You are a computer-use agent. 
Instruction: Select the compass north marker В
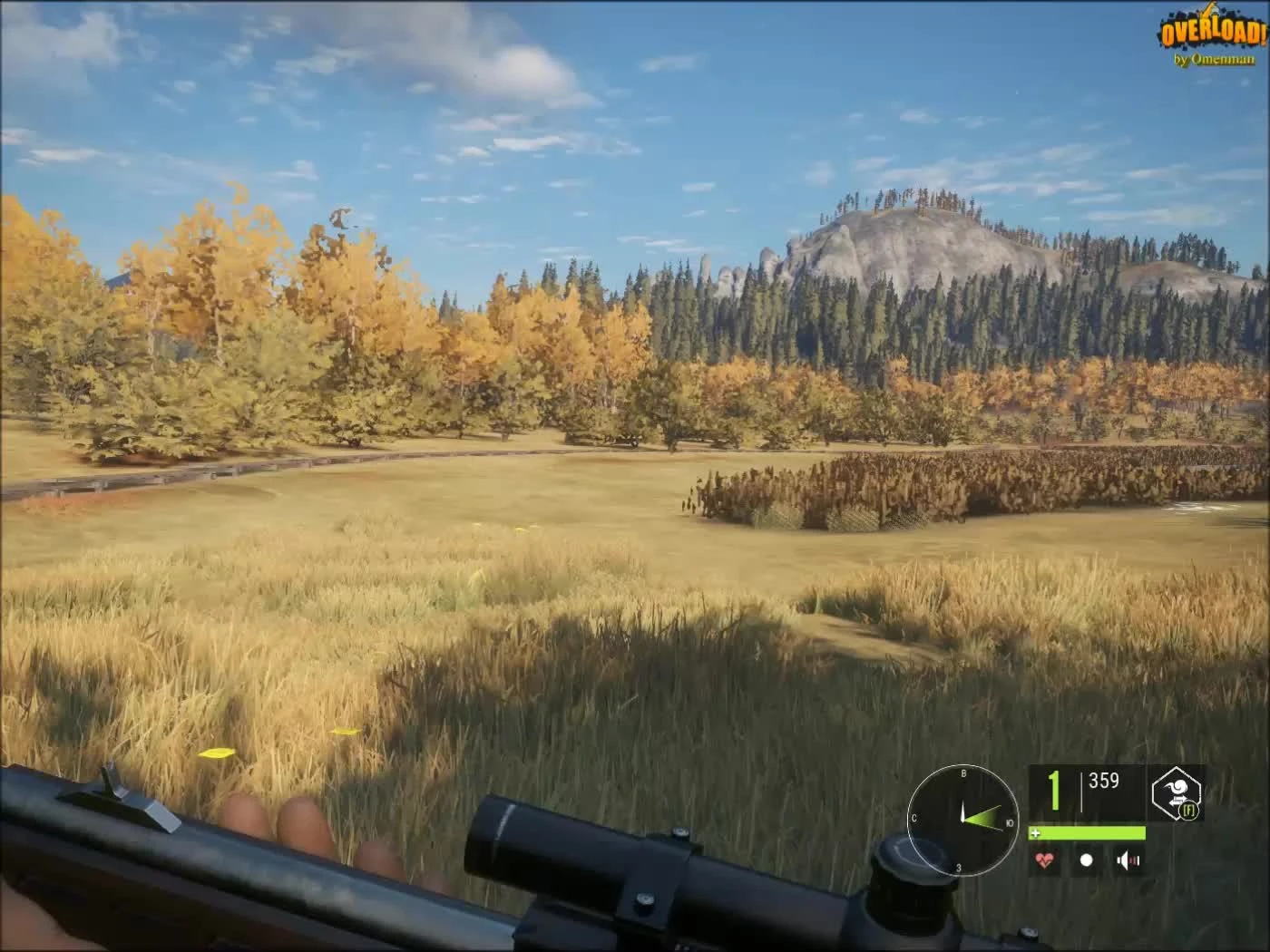pos(963,773)
